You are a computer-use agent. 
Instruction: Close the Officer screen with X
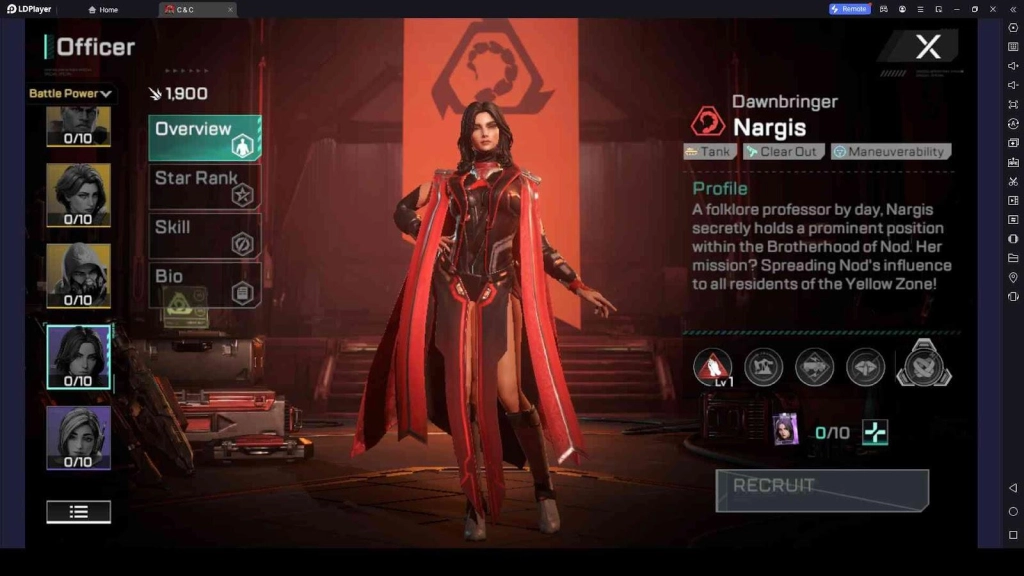tap(928, 46)
